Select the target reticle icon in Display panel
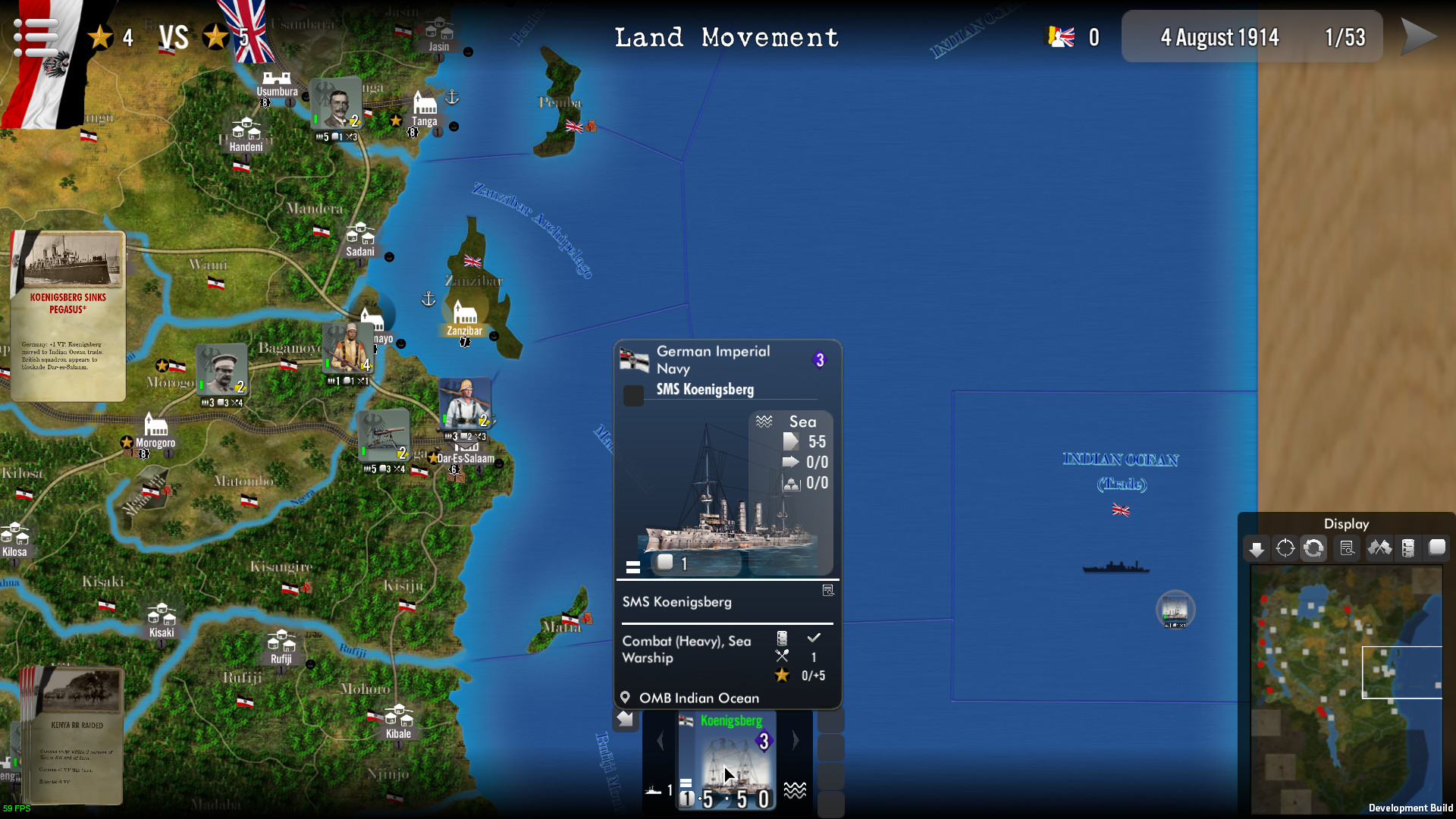1456x819 pixels. click(1286, 548)
